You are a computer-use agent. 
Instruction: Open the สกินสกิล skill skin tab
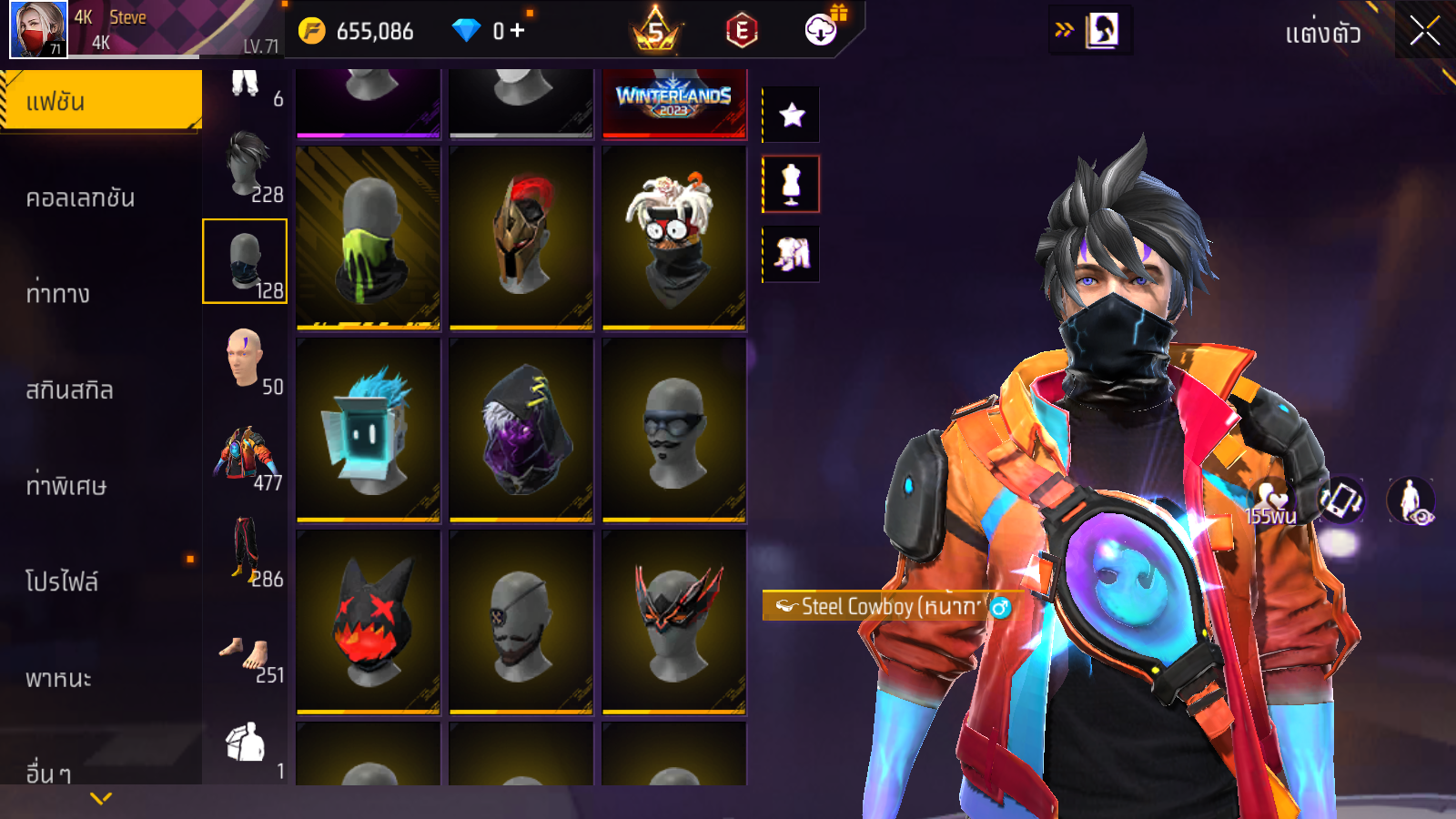click(69, 390)
